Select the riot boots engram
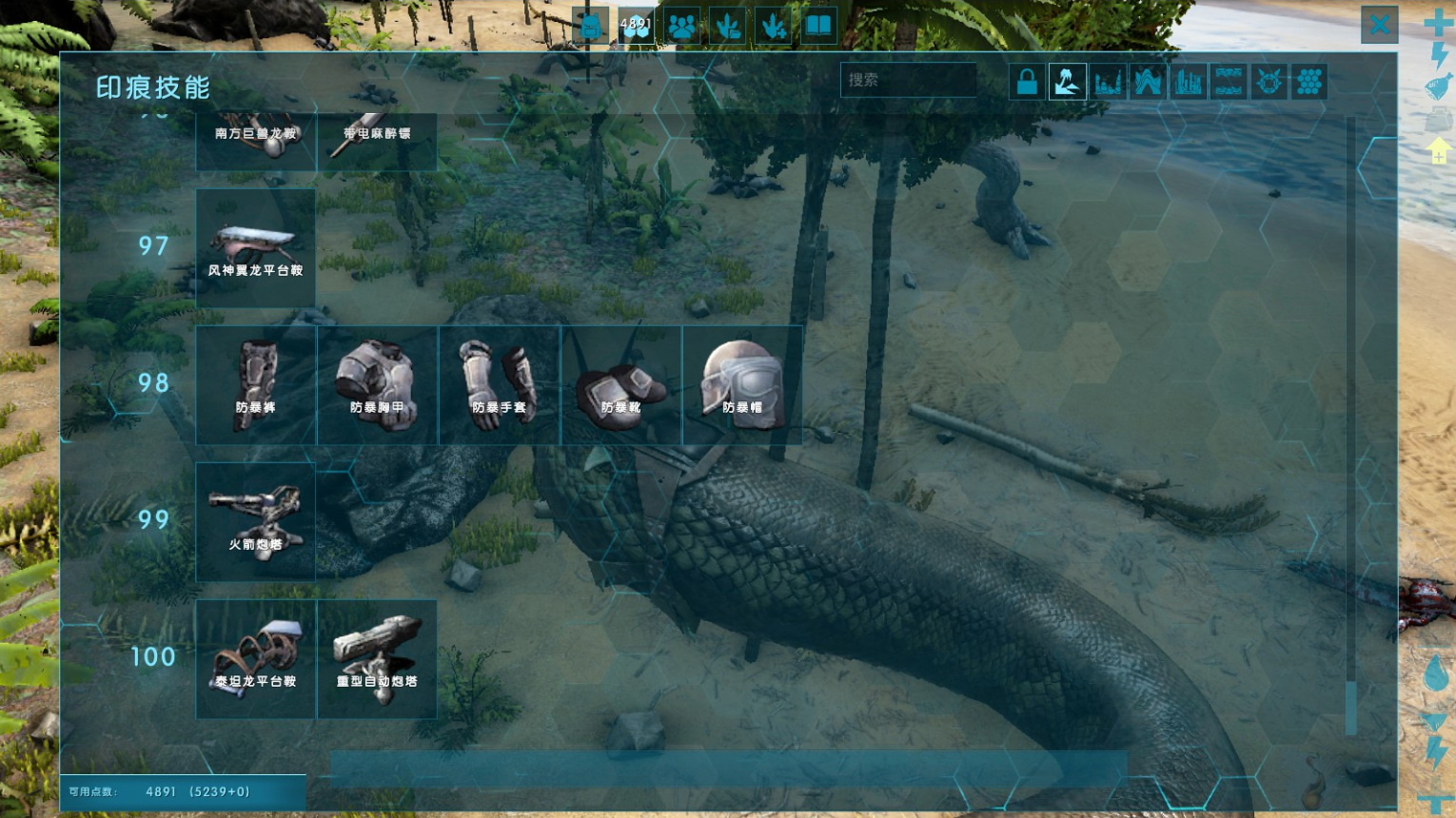 point(620,384)
